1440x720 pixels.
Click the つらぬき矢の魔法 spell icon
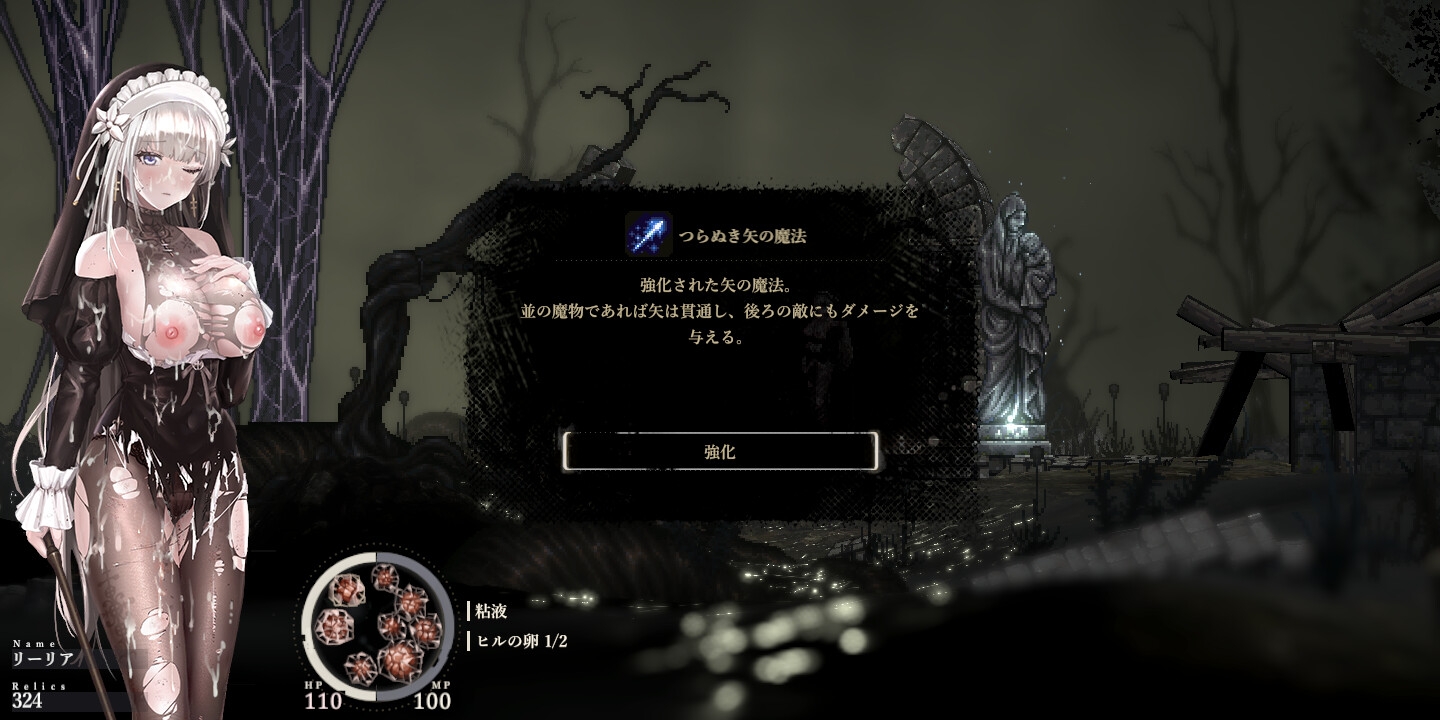642,236
